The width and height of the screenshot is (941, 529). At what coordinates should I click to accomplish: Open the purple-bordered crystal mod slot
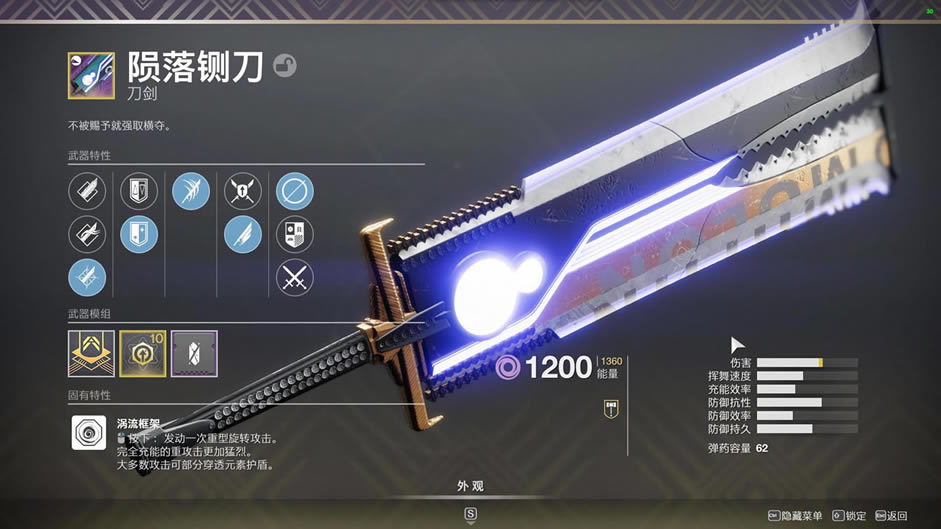click(194, 353)
